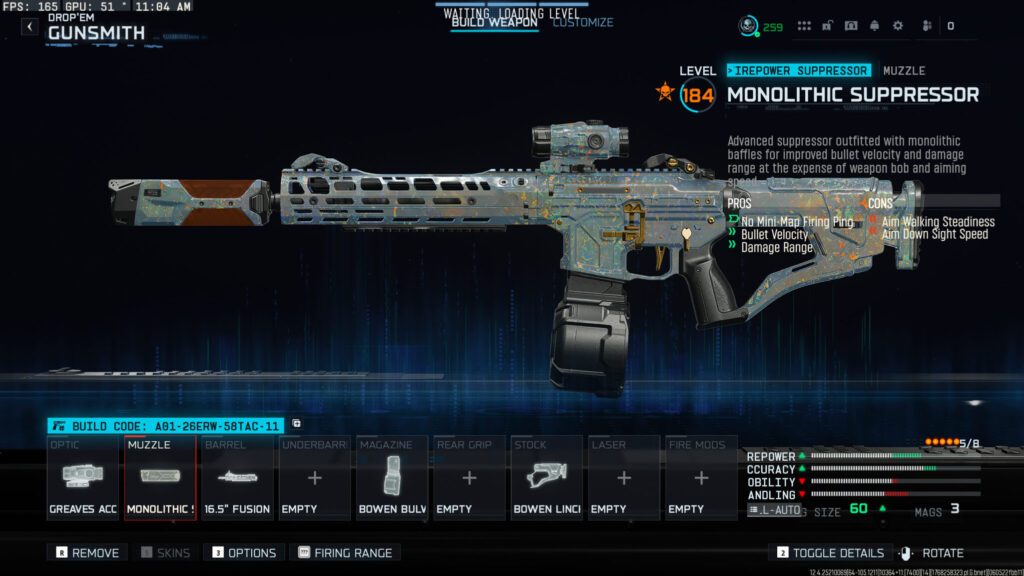Open the grid menu icon
Image resolution: width=1024 pixels, height=576 pixels.
804,26
